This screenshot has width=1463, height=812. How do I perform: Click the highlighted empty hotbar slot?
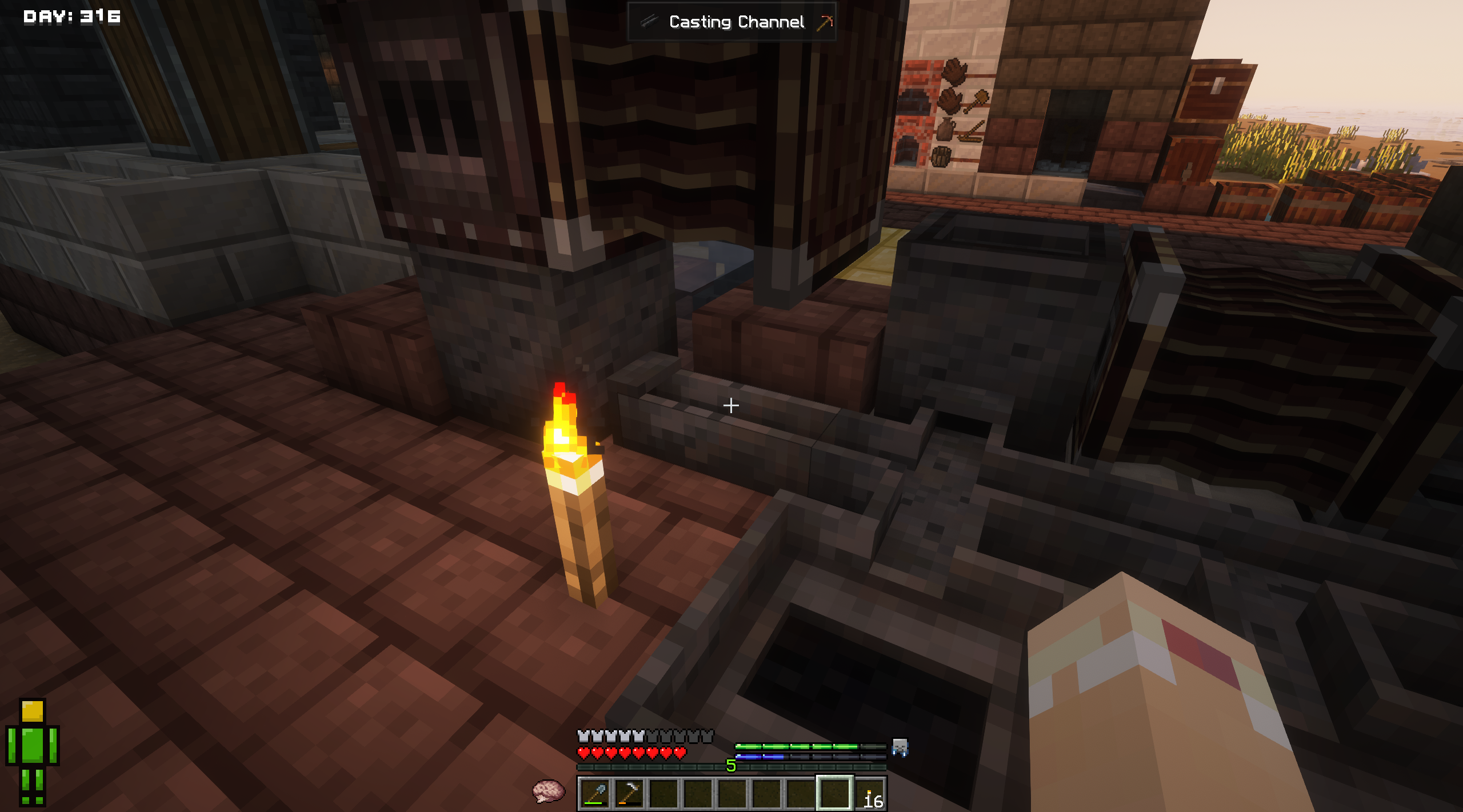[834, 793]
